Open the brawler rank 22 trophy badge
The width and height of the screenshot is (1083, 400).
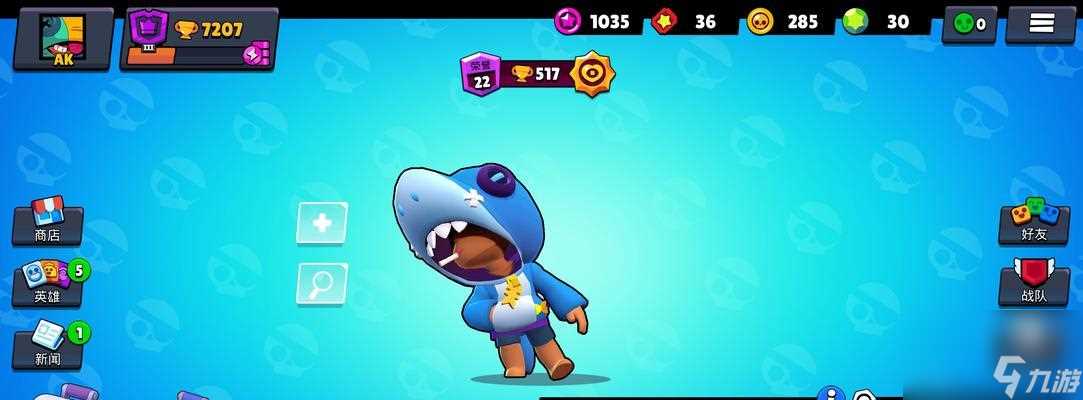(x=537, y=74)
